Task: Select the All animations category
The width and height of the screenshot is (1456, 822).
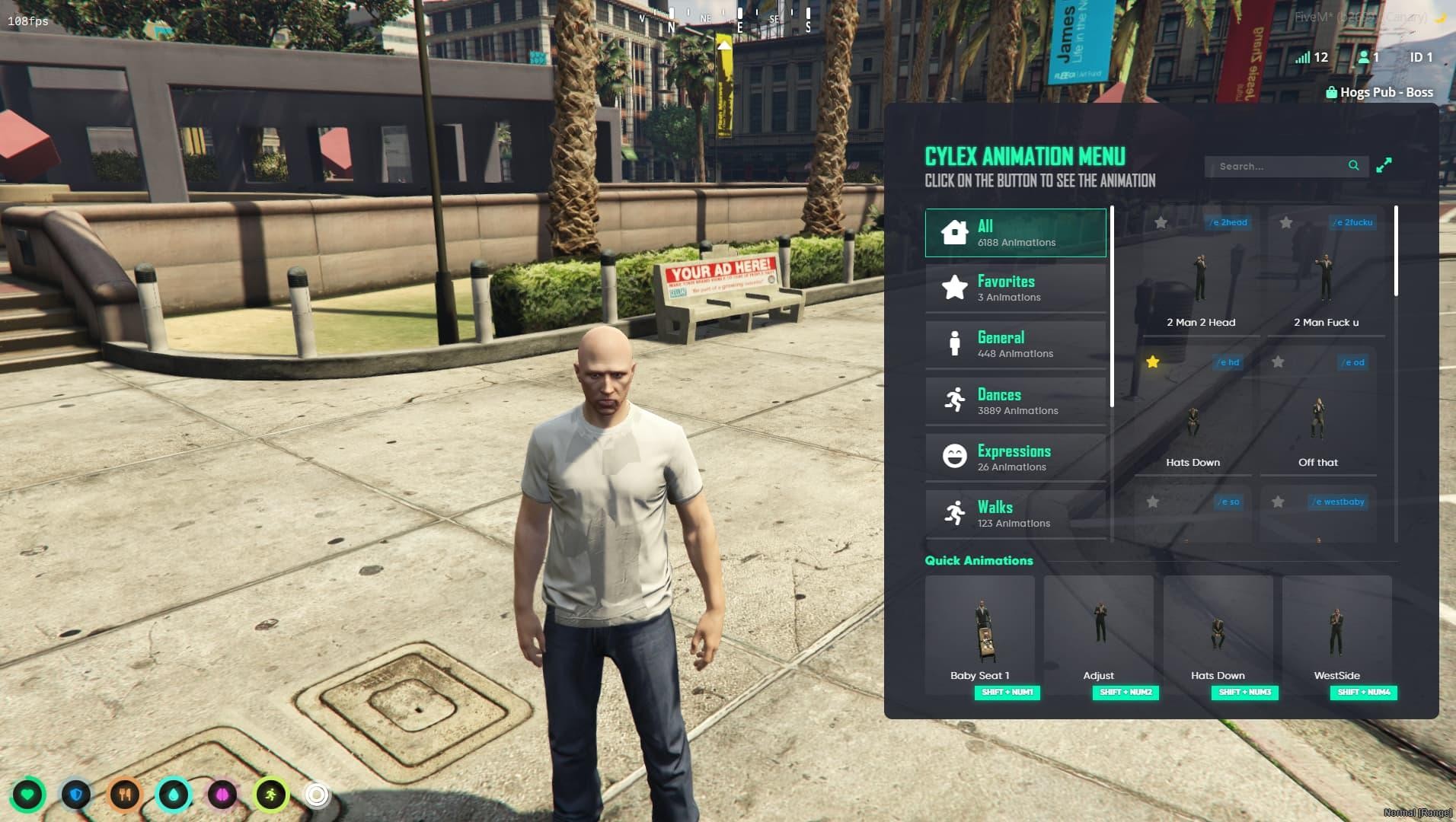Action: [x=1015, y=233]
